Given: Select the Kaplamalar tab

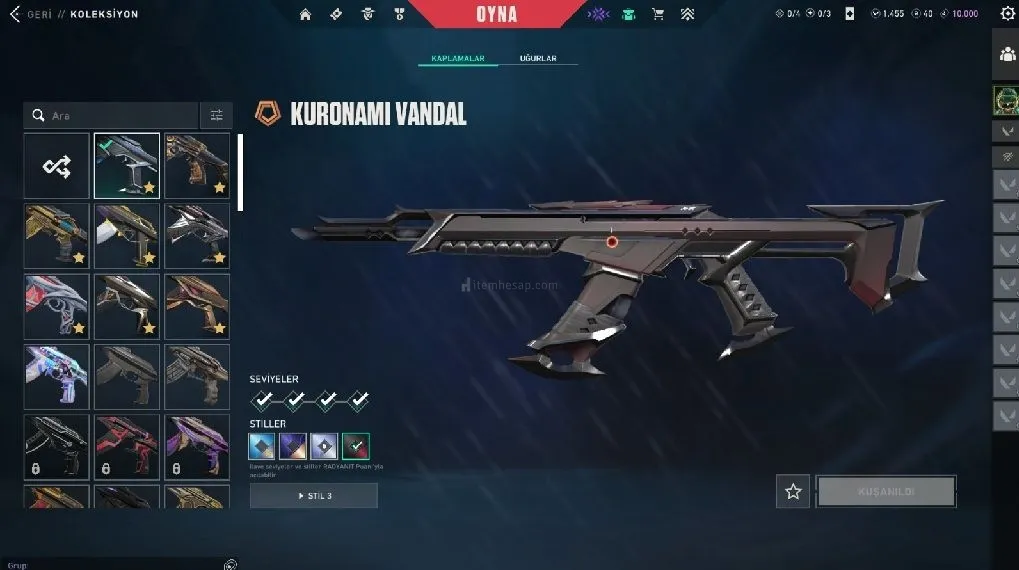Looking at the screenshot, I should [x=458, y=59].
